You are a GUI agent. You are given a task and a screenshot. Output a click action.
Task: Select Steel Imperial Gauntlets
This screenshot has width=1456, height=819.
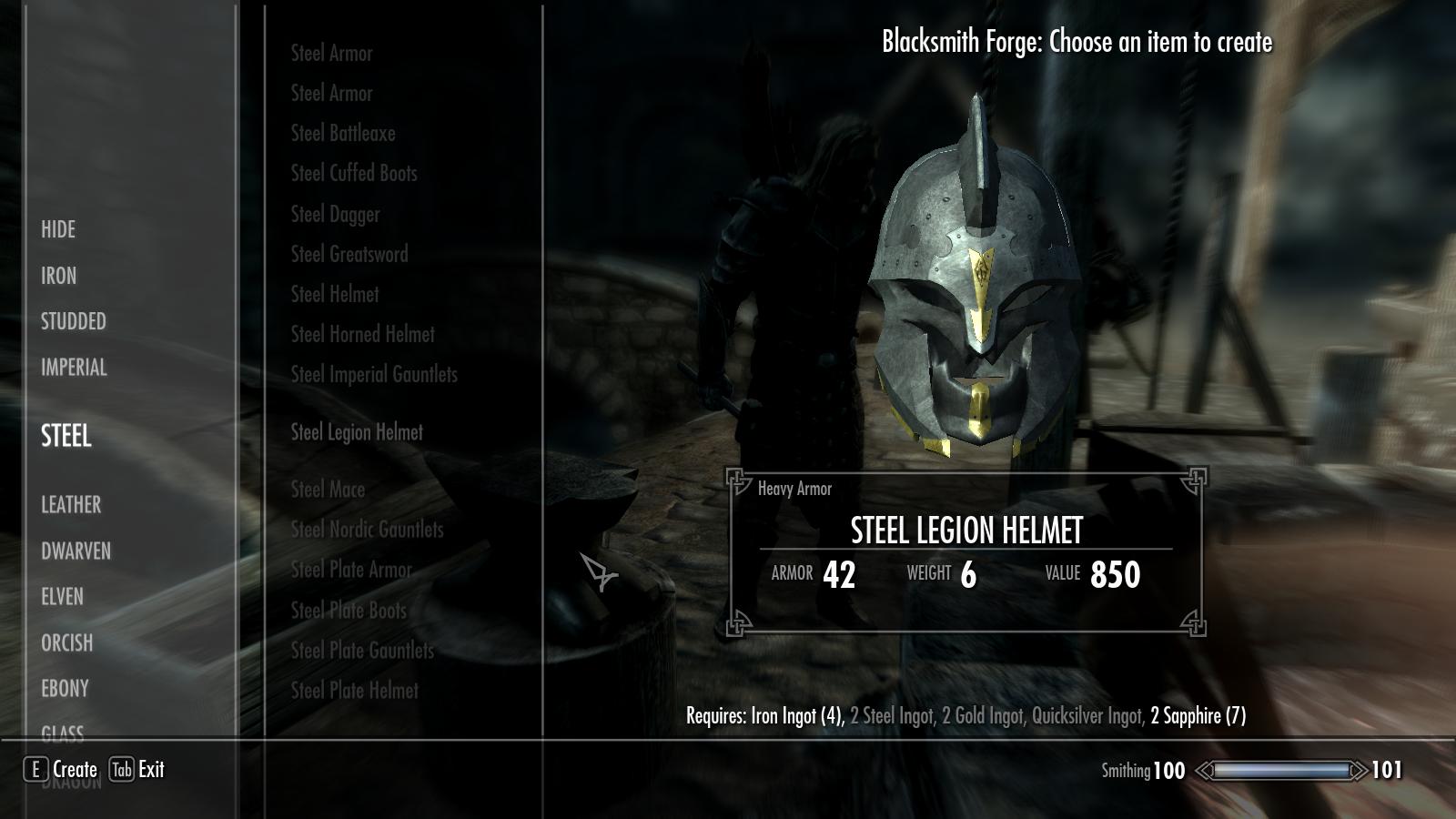tap(374, 374)
